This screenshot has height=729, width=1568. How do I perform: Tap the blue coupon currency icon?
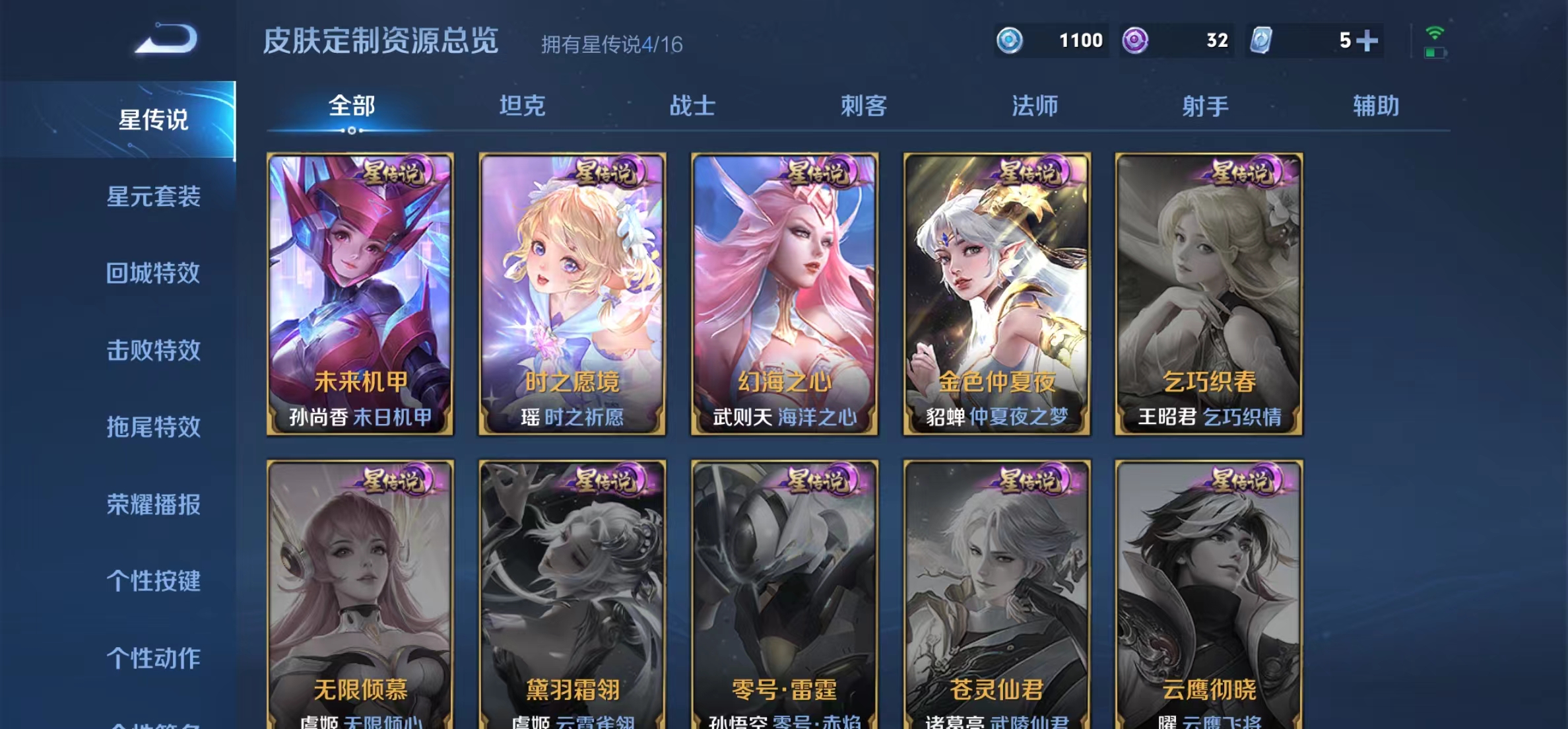click(1010, 40)
